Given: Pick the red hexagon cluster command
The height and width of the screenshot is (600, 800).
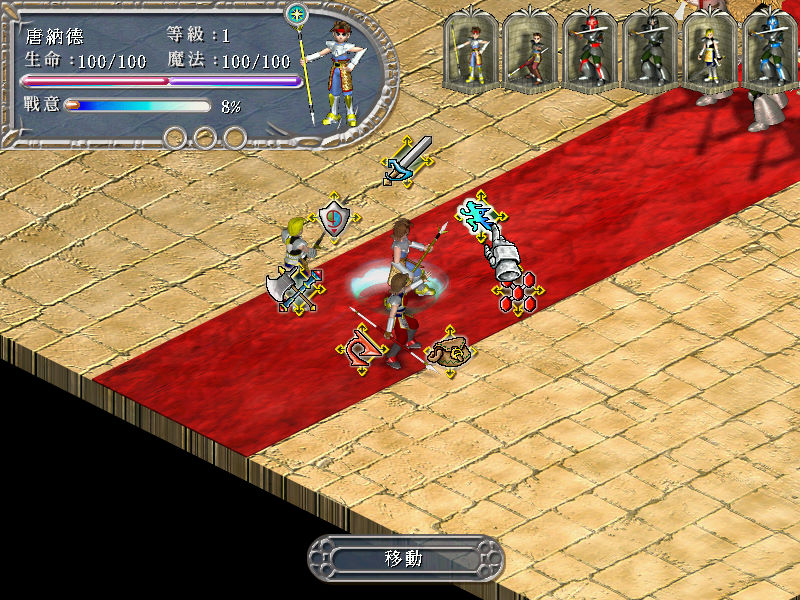Looking at the screenshot, I should 517,292.
